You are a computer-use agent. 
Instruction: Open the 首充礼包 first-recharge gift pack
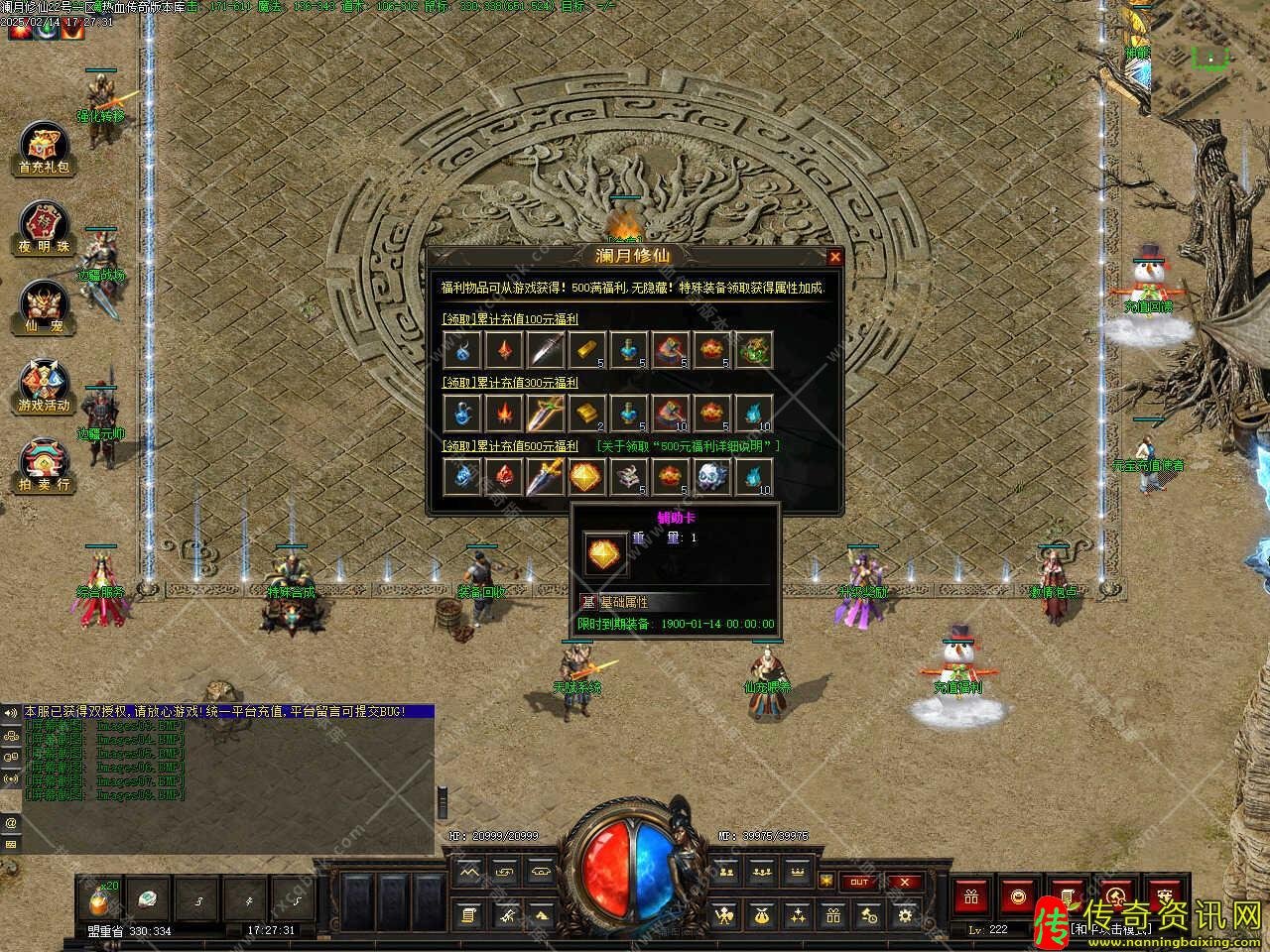pyautogui.click(x=45, y=149)
